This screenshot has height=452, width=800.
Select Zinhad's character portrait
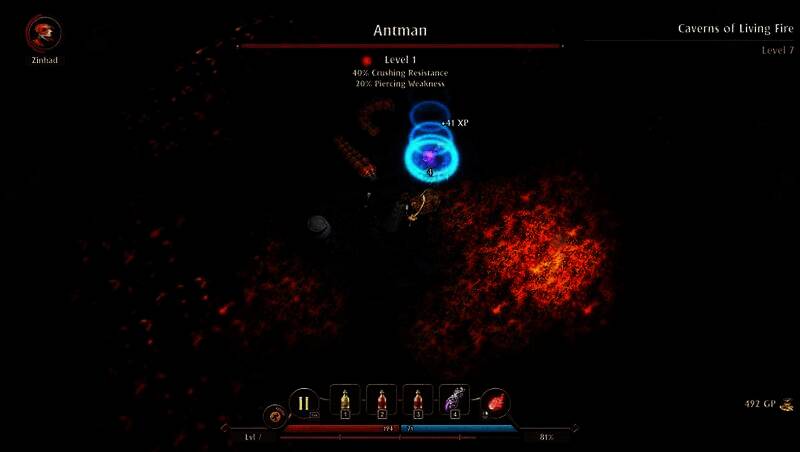point(43,34)
